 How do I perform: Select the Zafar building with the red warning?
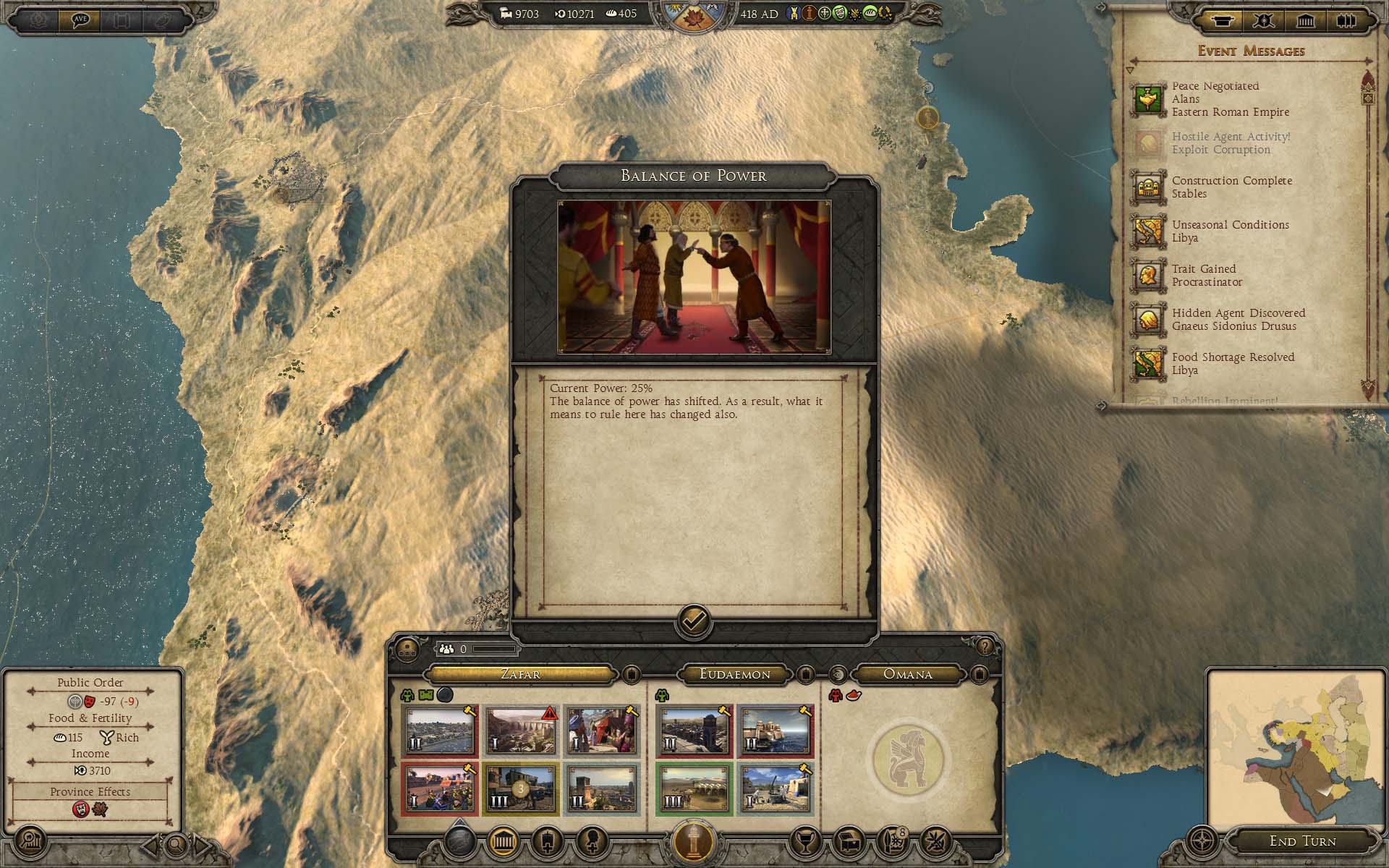click(x=521, y=731)
